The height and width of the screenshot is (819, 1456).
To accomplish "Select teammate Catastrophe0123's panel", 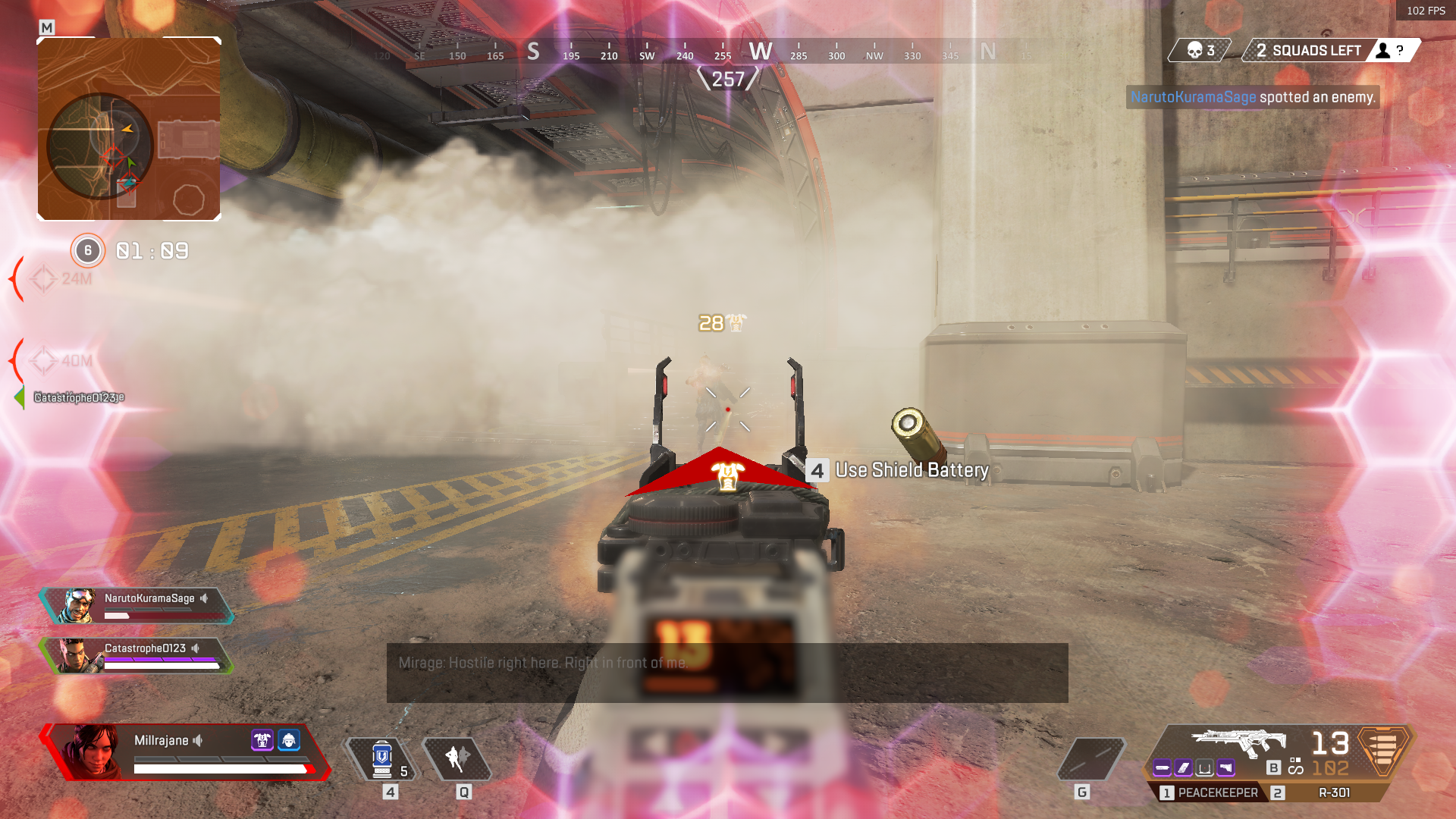I will tap(138, 656).
